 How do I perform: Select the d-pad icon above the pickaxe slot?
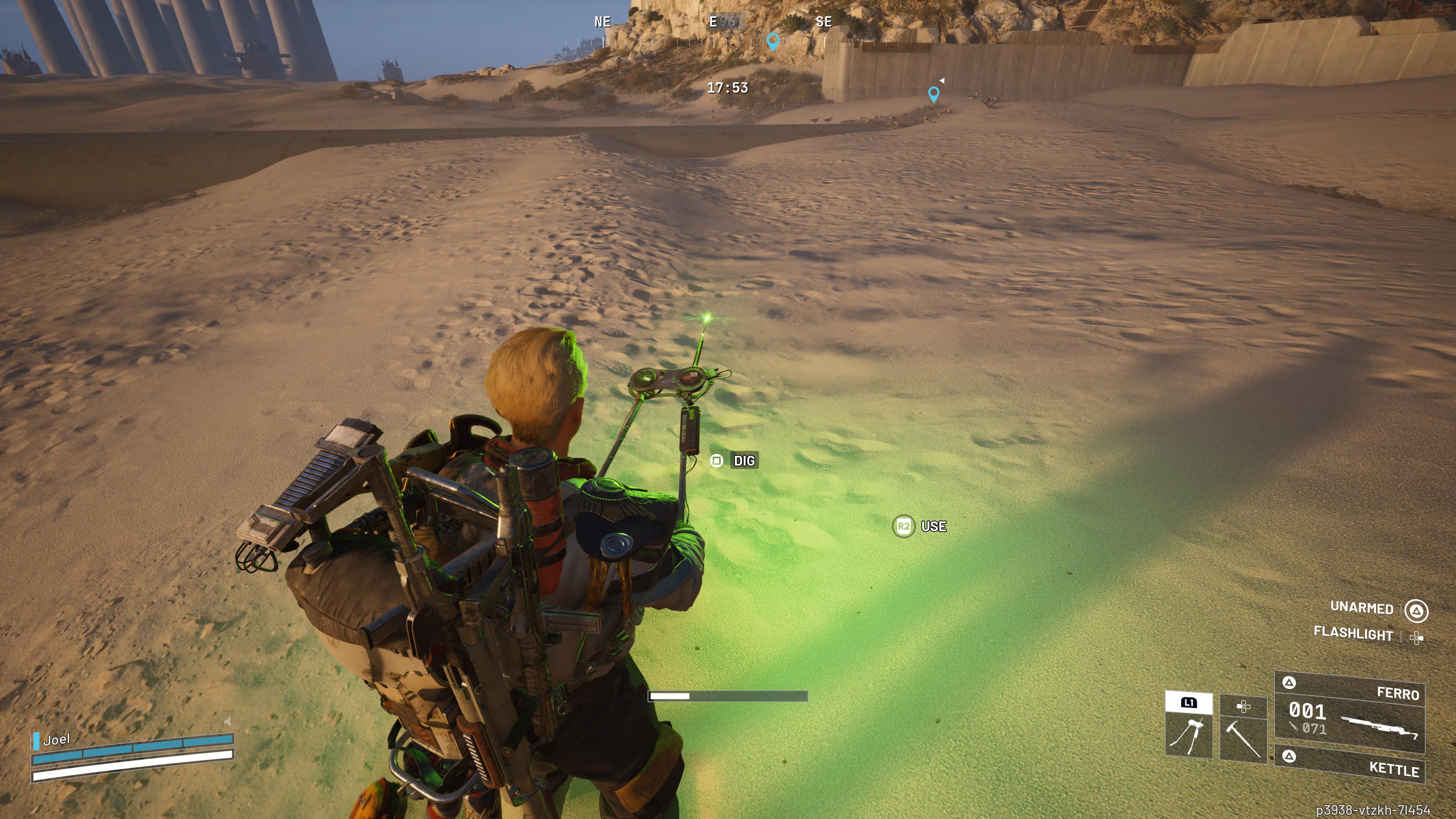point(1244,707)
